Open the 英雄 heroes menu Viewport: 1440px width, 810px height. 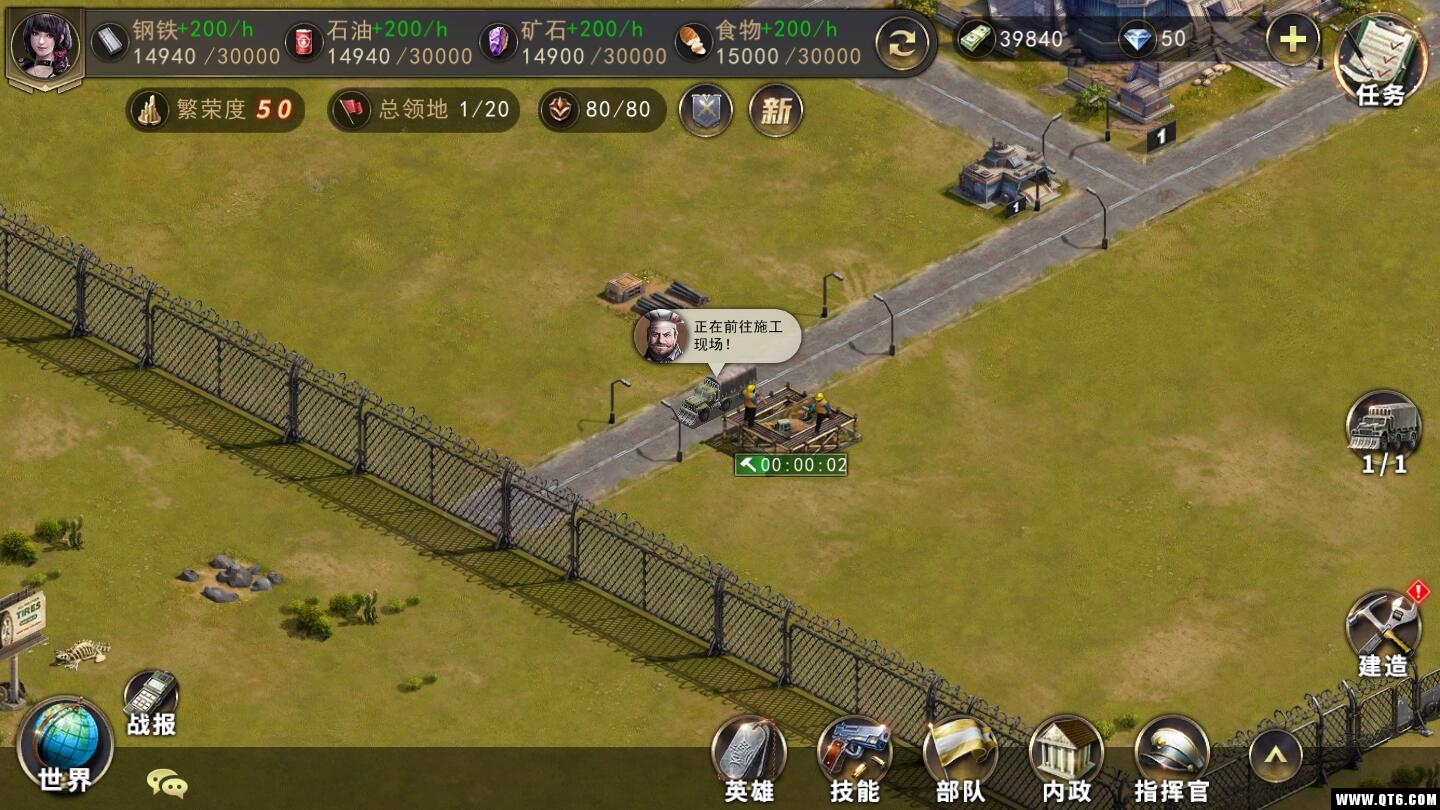[x=749, y=760]
